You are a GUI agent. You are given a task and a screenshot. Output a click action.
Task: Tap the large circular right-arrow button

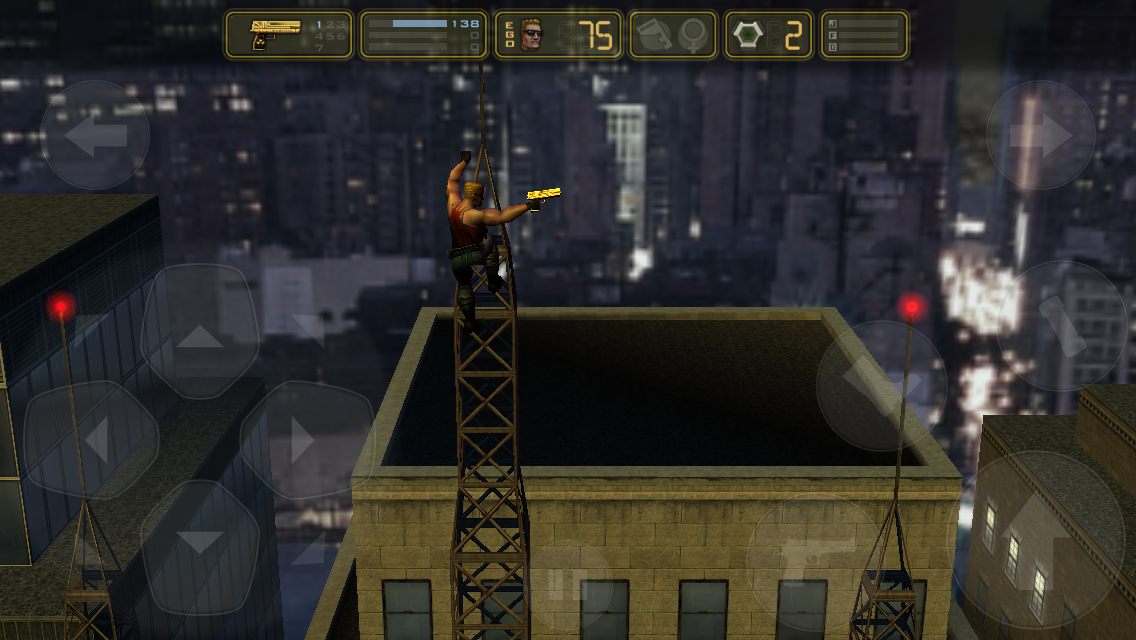[1040, 135]
